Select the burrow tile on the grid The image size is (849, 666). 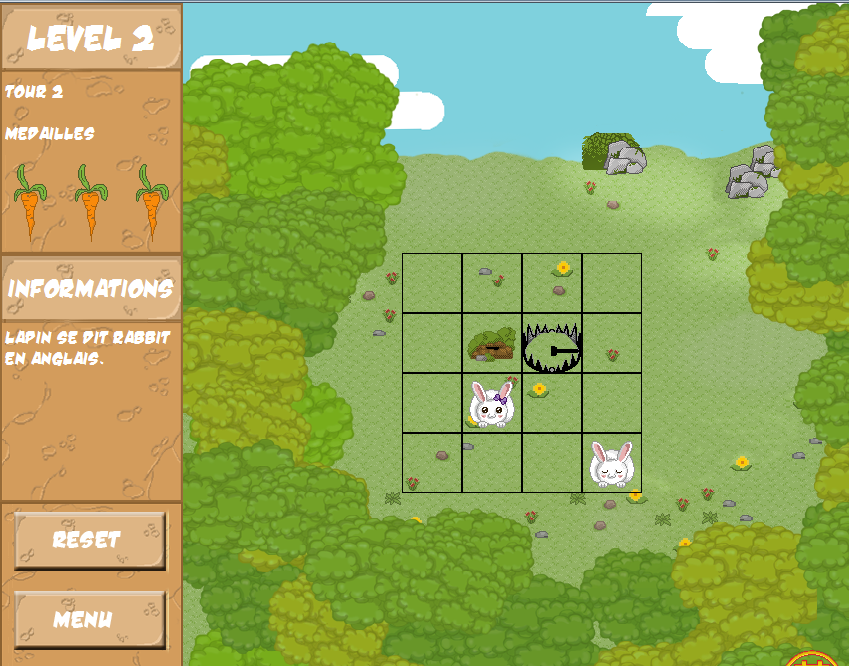pos(491,344)
